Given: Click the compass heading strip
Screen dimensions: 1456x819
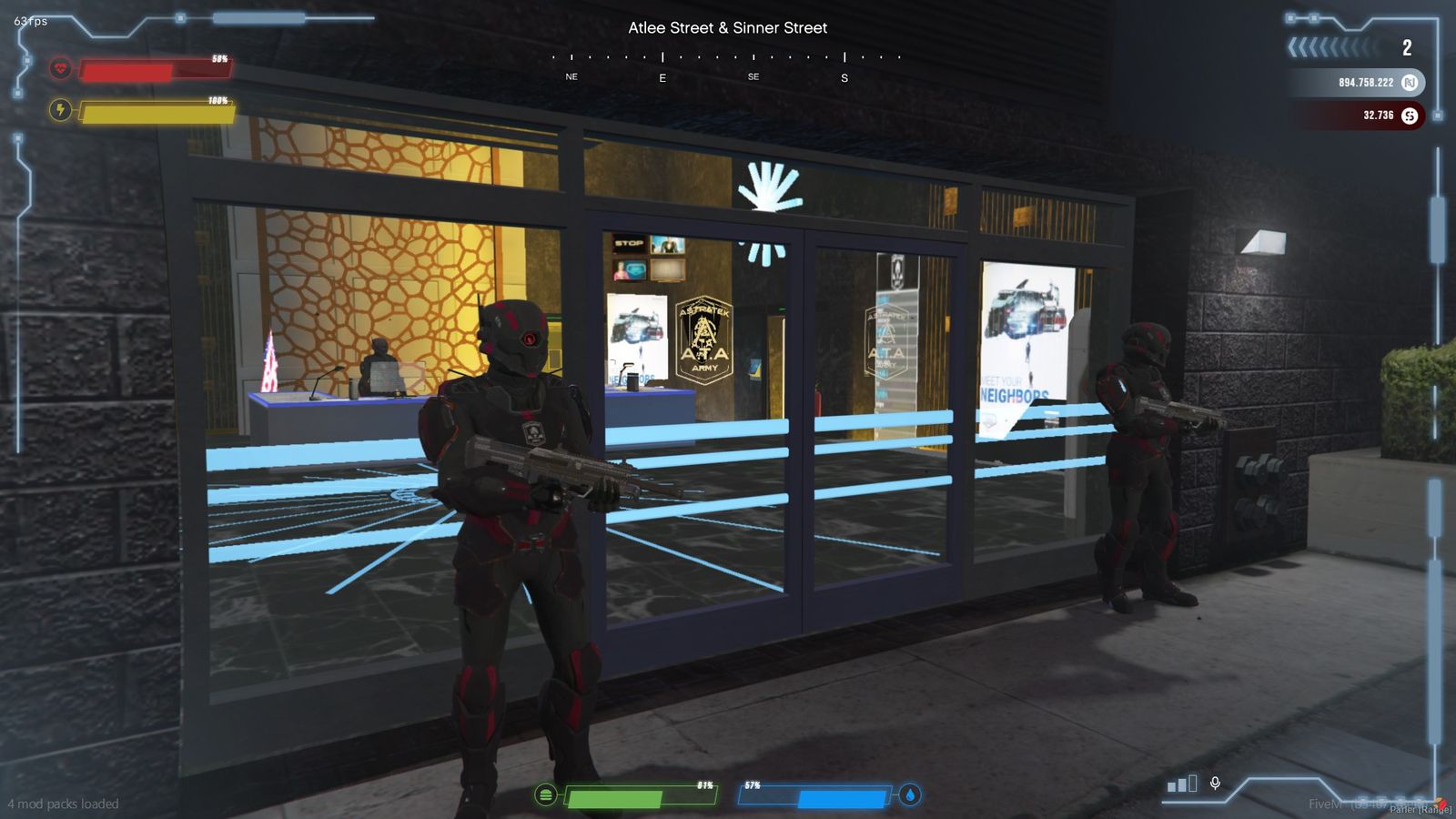Looking at the screenshot, I should pos(727,66).
